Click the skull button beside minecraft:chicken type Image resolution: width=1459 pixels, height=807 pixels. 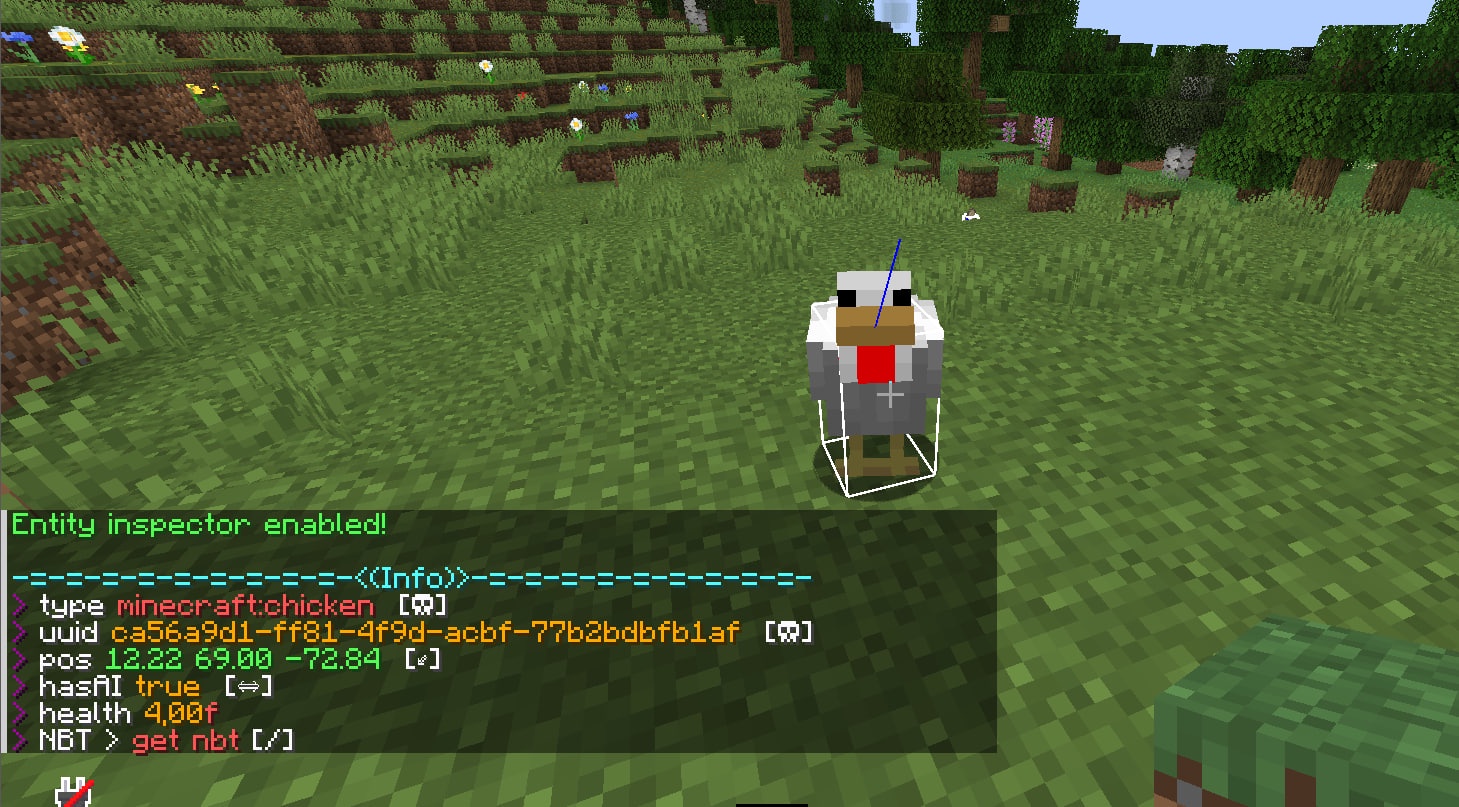pos(422,606)
